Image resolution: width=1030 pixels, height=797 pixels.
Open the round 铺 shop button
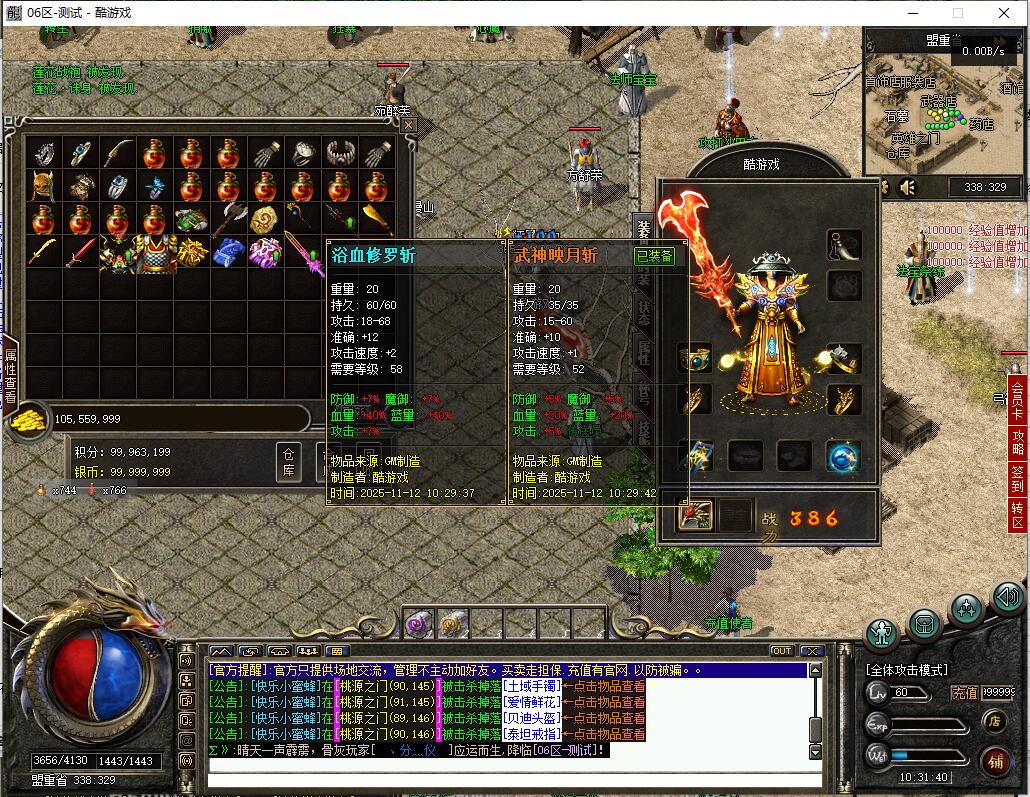[x=995, y=762]
